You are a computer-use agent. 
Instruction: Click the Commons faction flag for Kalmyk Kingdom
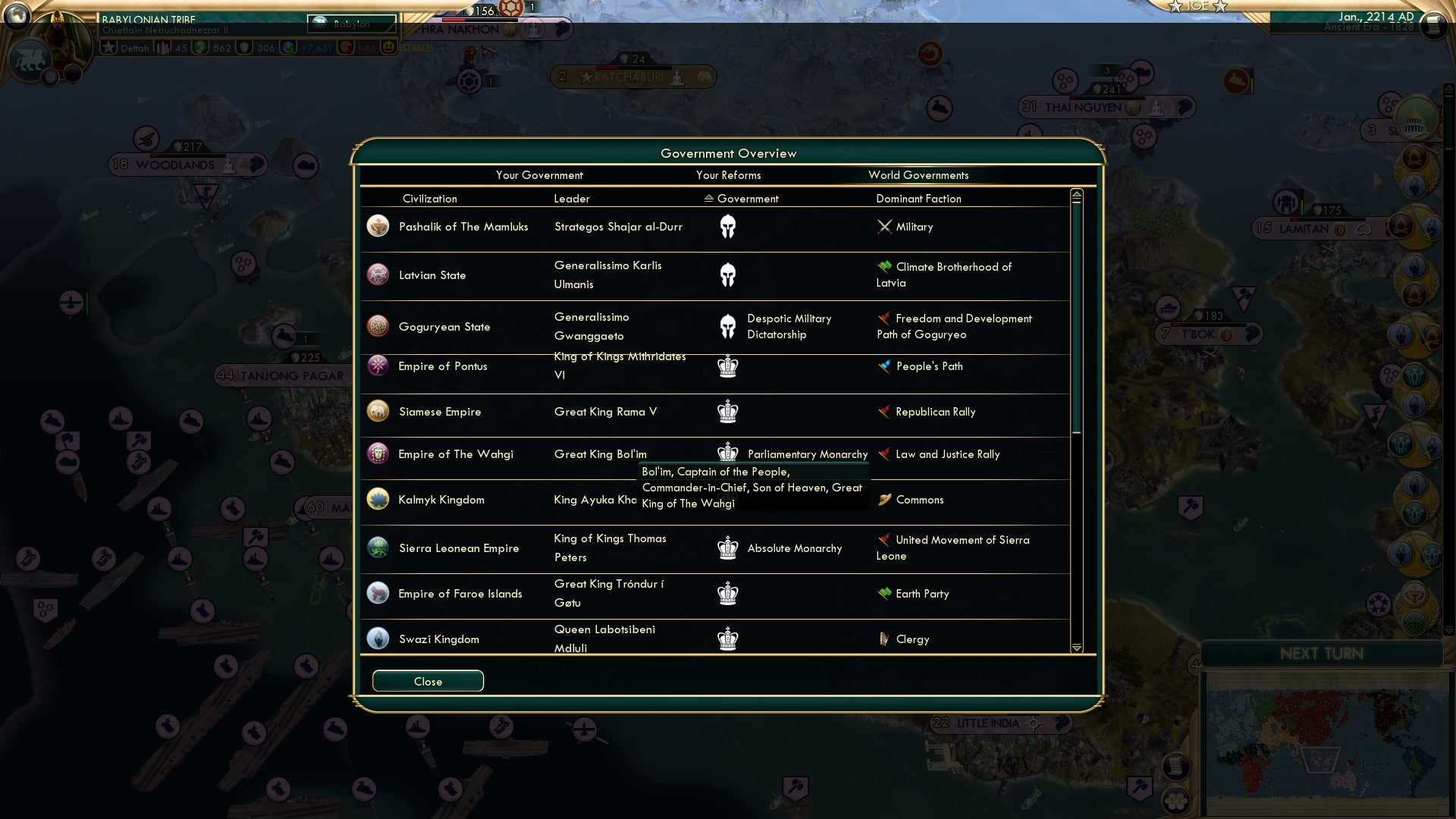tap(883, 500)
